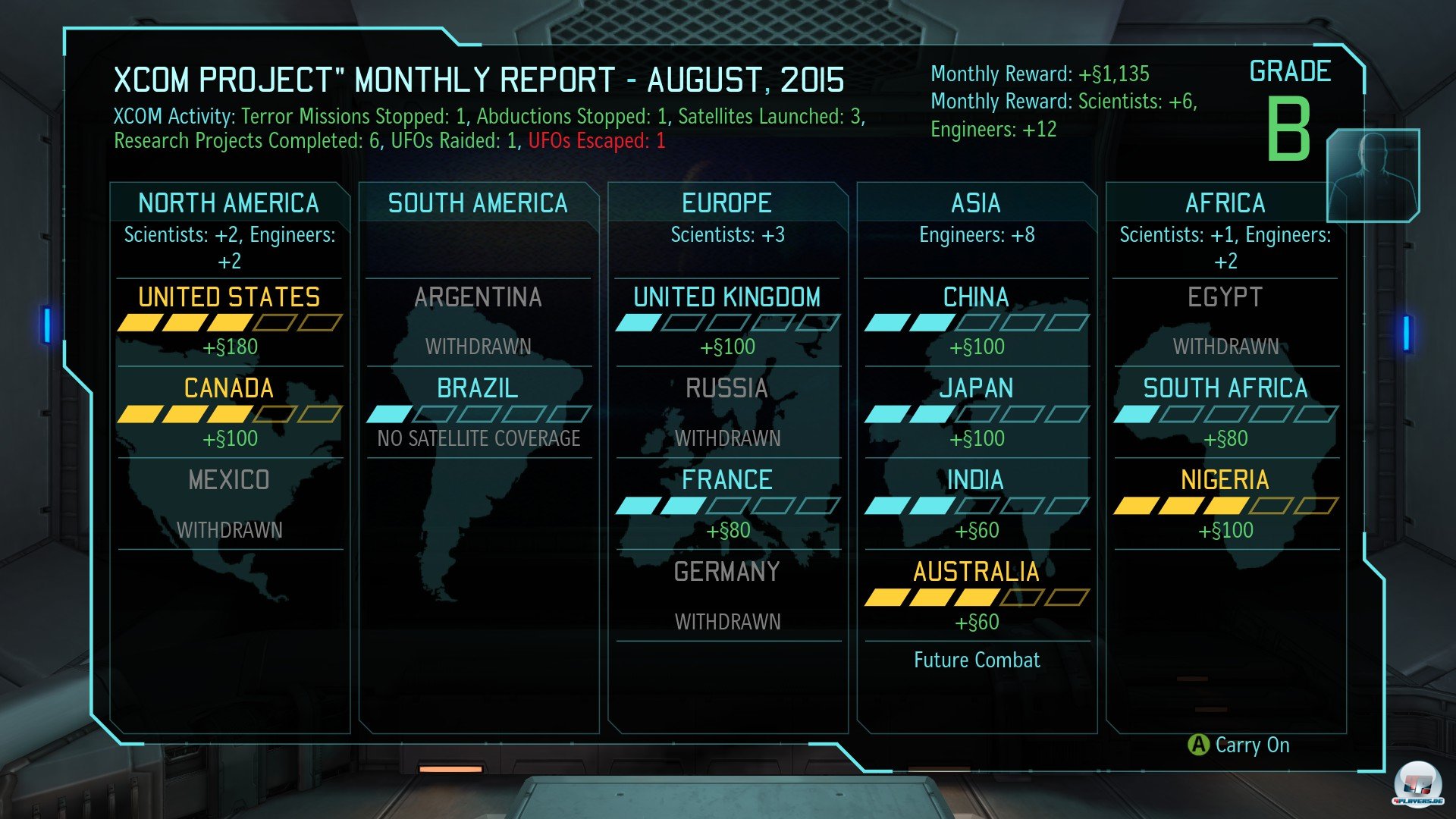This screenshot has height=819, width=1456.
Task: Expand the Africa report panel
Action: [1225, 202]
